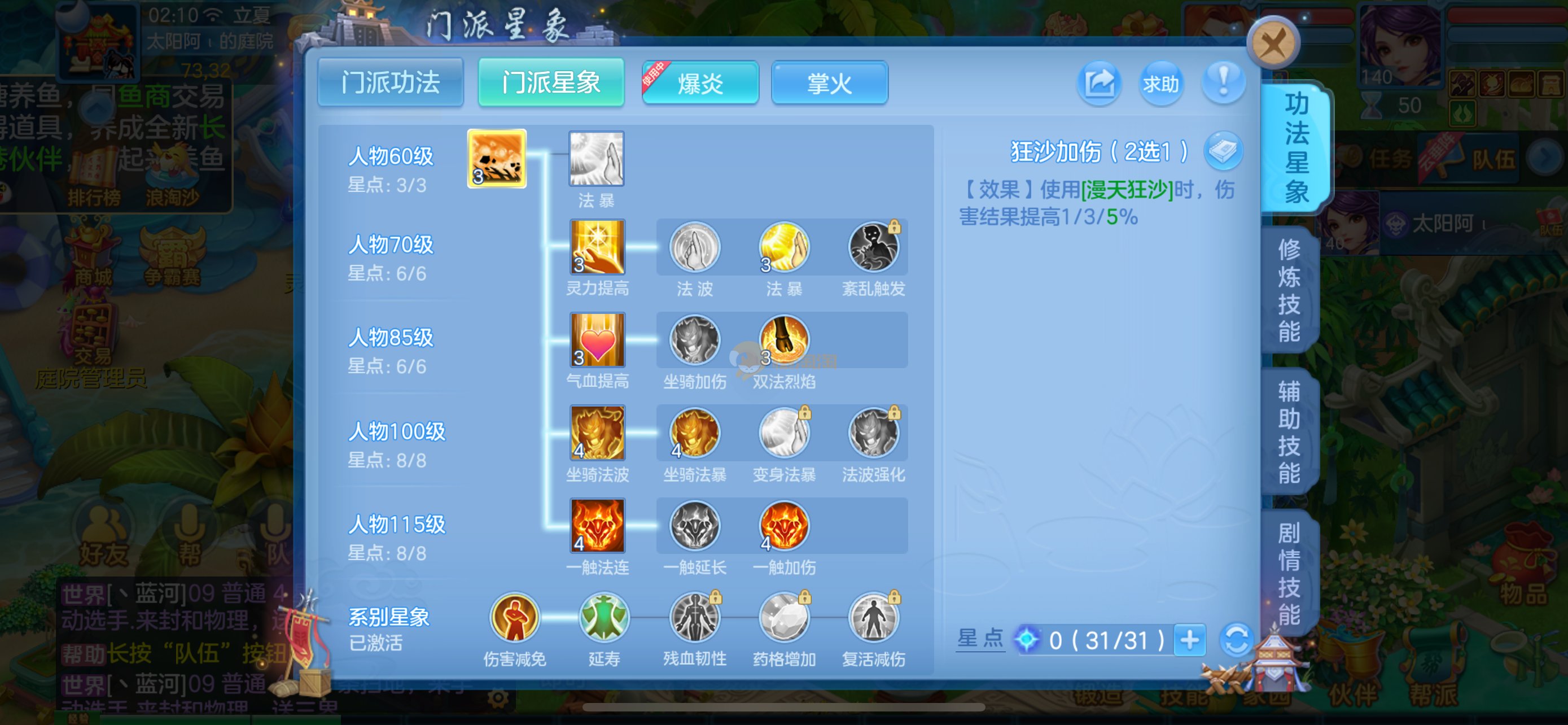Select the 坐骑法暴 star node
The image size is (1568, 725).
694,433
